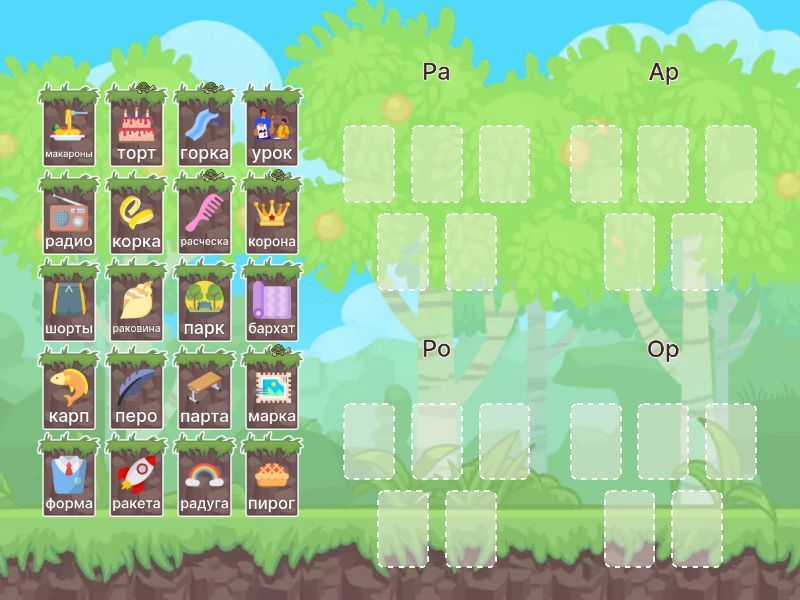
Task: Click the карп fish card
Action: click(x=69, y=392)
